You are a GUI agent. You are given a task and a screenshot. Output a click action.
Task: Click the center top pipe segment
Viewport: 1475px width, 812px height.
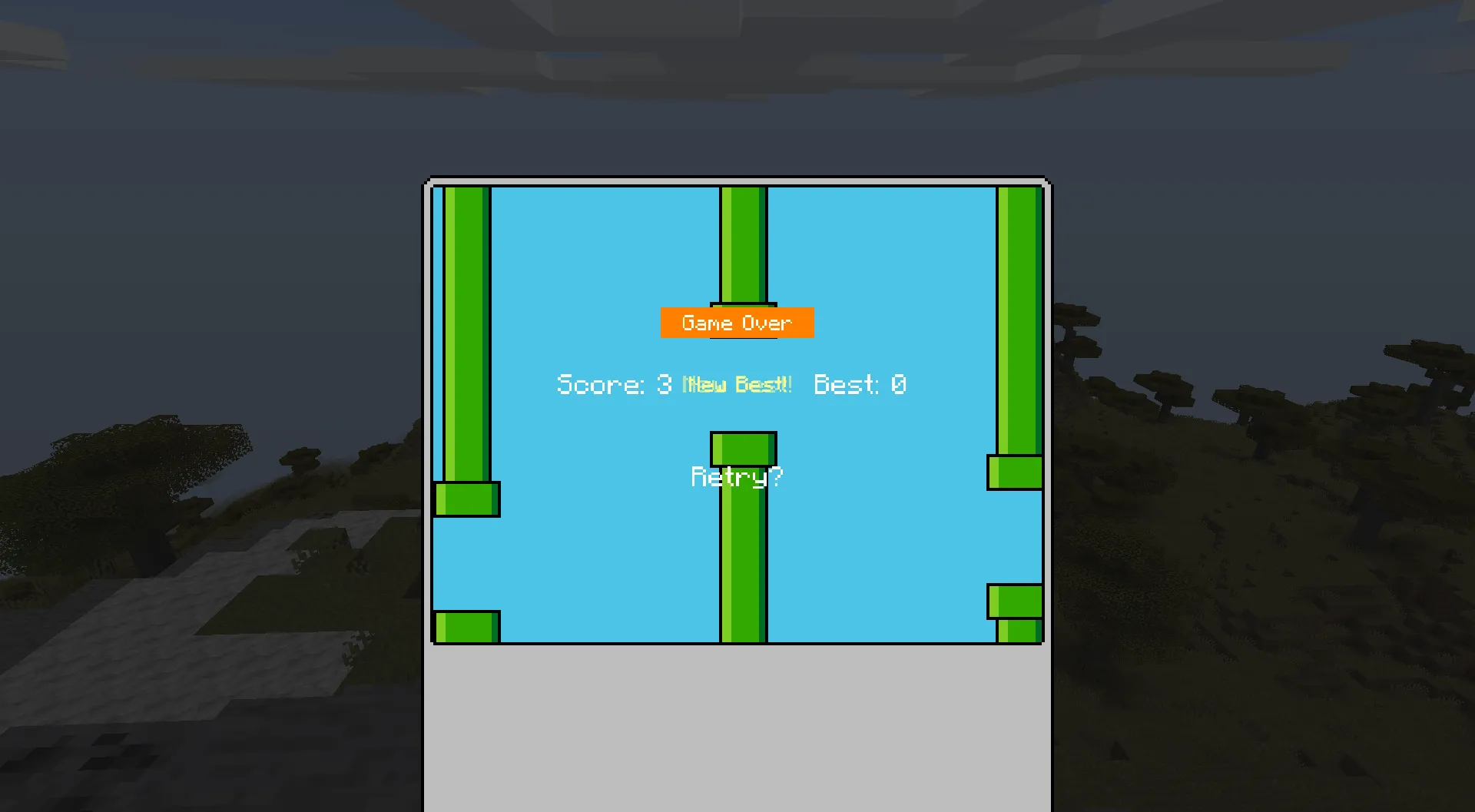[x=740, y=246]
